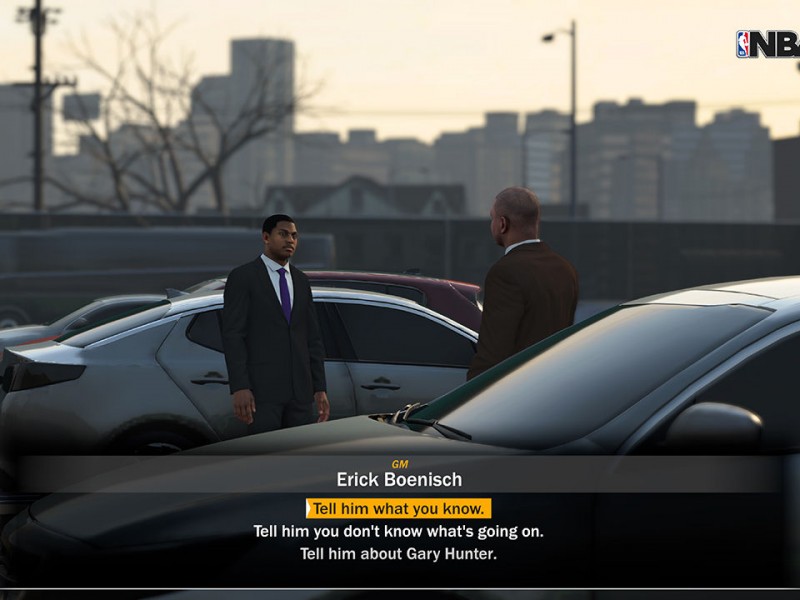Select "Tell him you don't know what's going on."
This screenshot has height=600, width=800.
[x=399, y=531]
